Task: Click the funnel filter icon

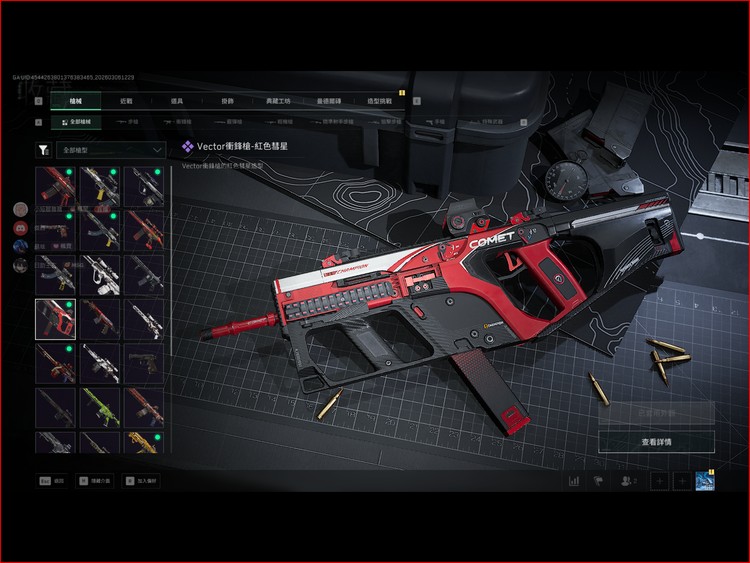Action: pyautogui.click(x=43, y=150)
